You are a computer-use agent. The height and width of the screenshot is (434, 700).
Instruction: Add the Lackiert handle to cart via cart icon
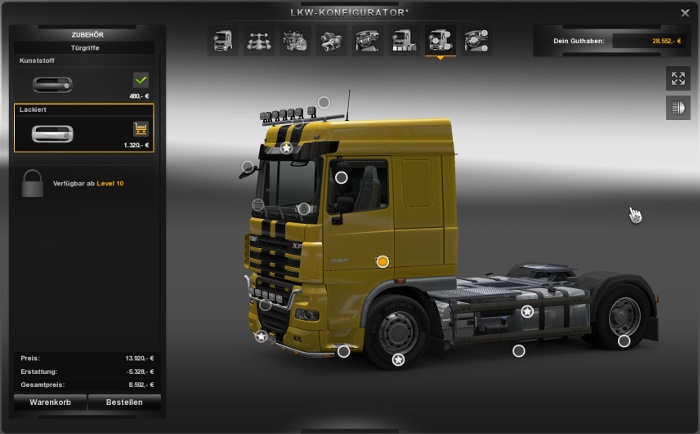click(140, 128)
